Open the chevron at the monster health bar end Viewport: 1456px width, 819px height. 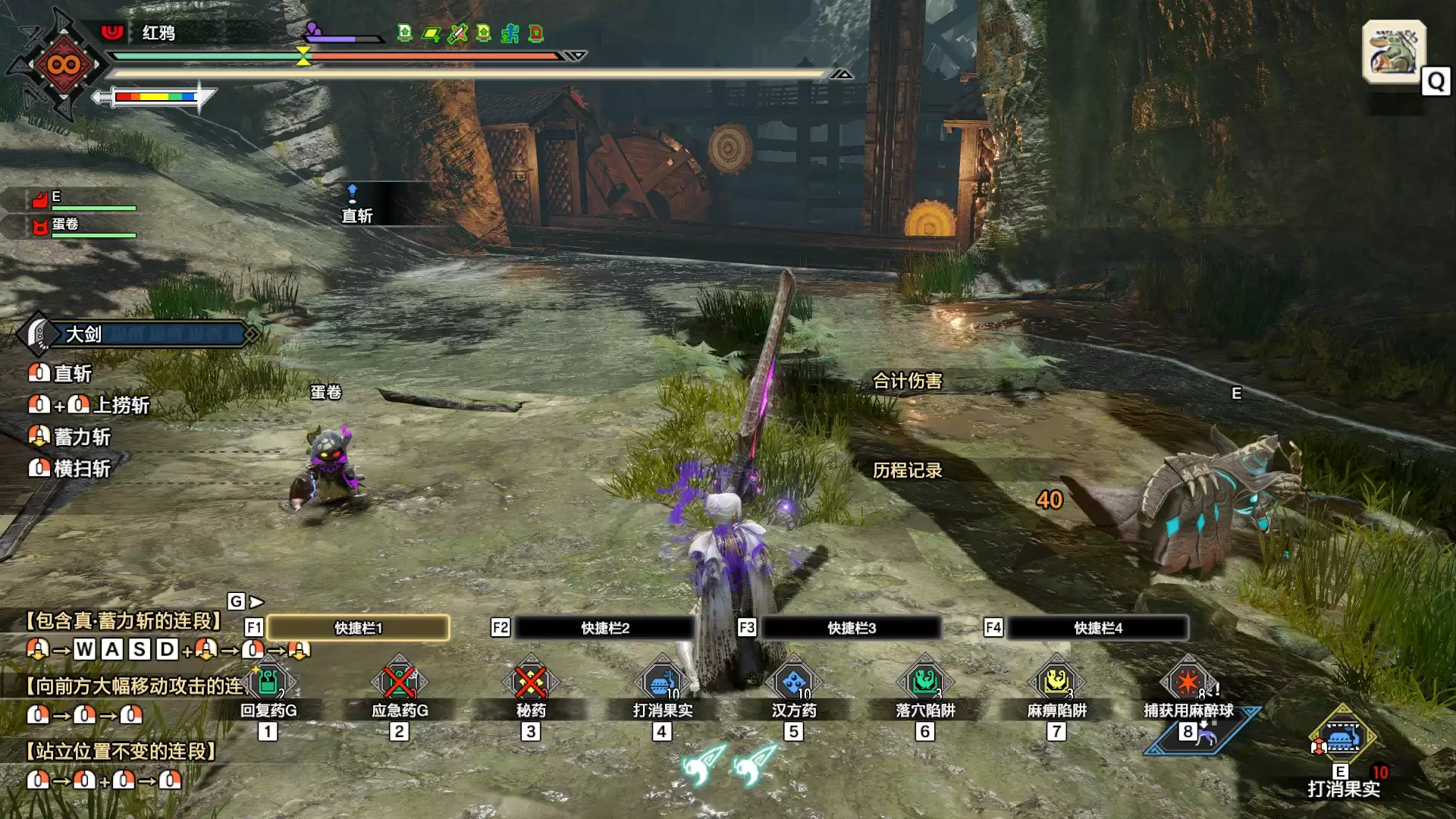pos(574,55)
